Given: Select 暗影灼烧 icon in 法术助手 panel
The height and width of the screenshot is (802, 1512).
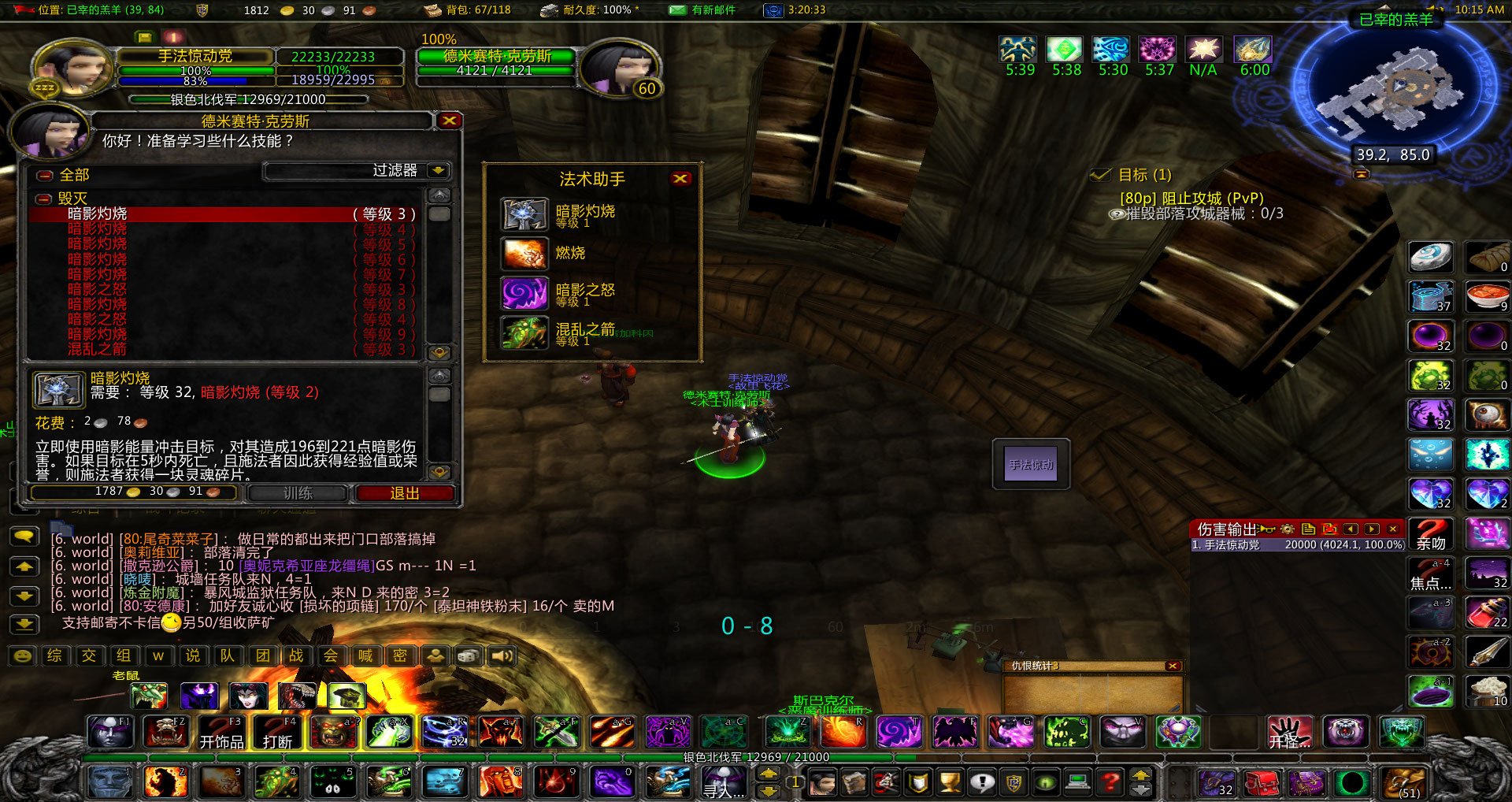Looking at the screenshot, I should [x=524, y=214].
